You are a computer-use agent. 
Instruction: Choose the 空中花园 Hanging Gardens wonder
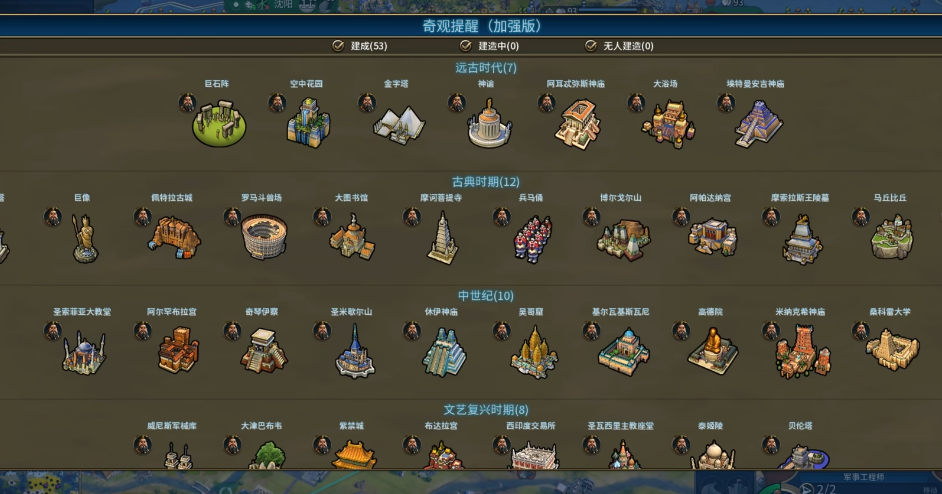[308, 123]
